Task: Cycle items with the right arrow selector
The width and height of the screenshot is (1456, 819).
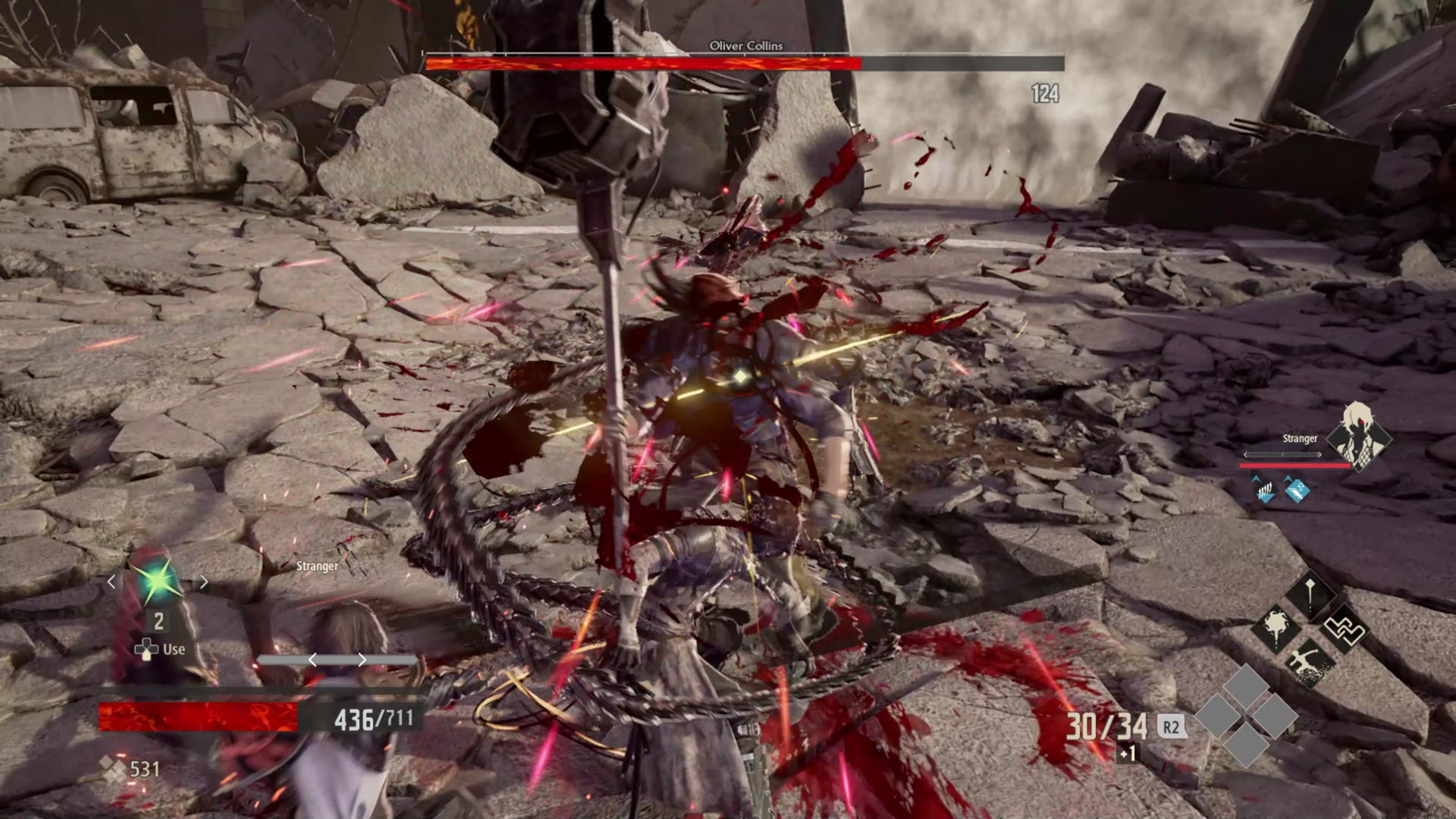Action: pos(205,582)
